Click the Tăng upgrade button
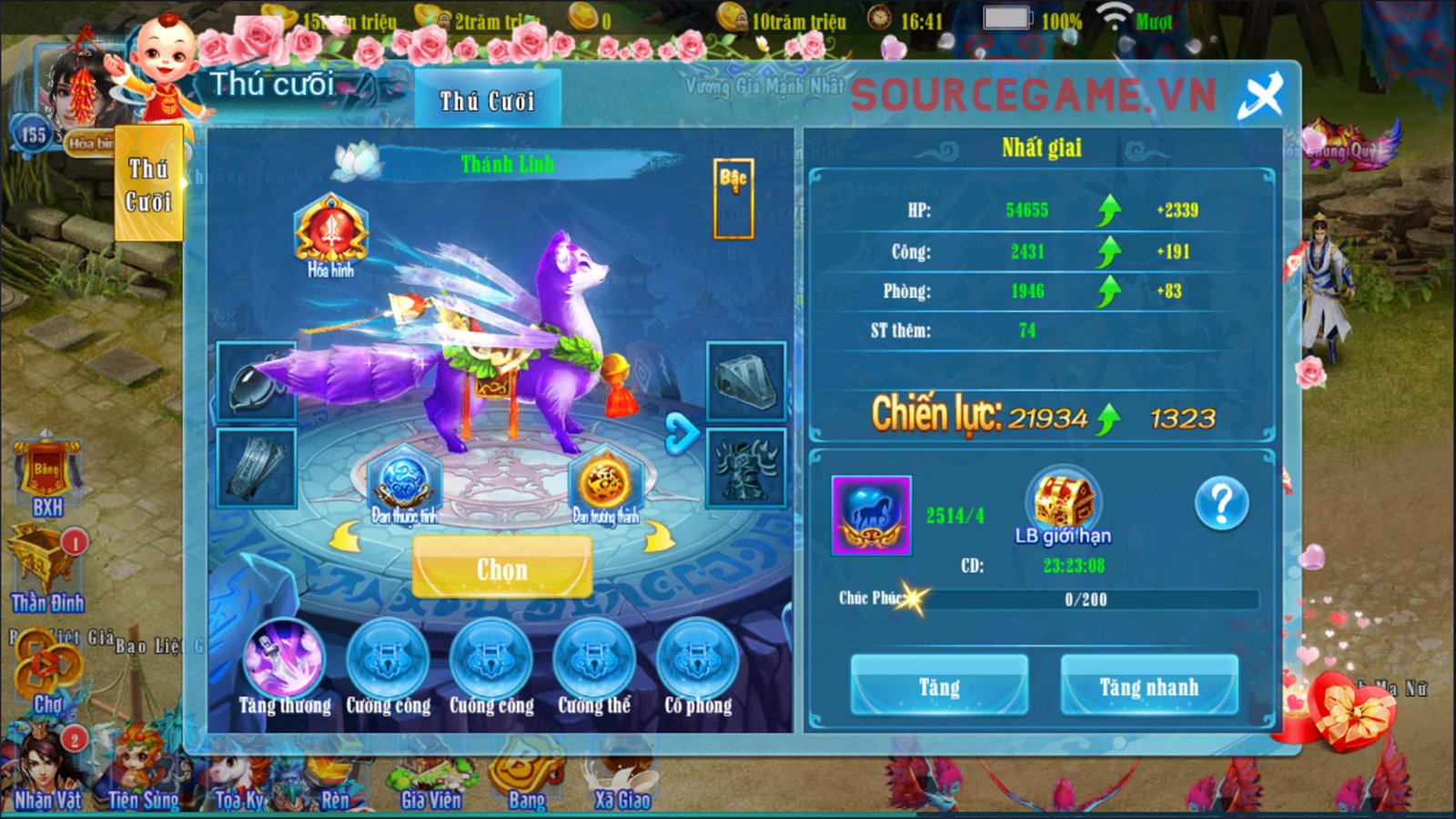 point(939,686)
